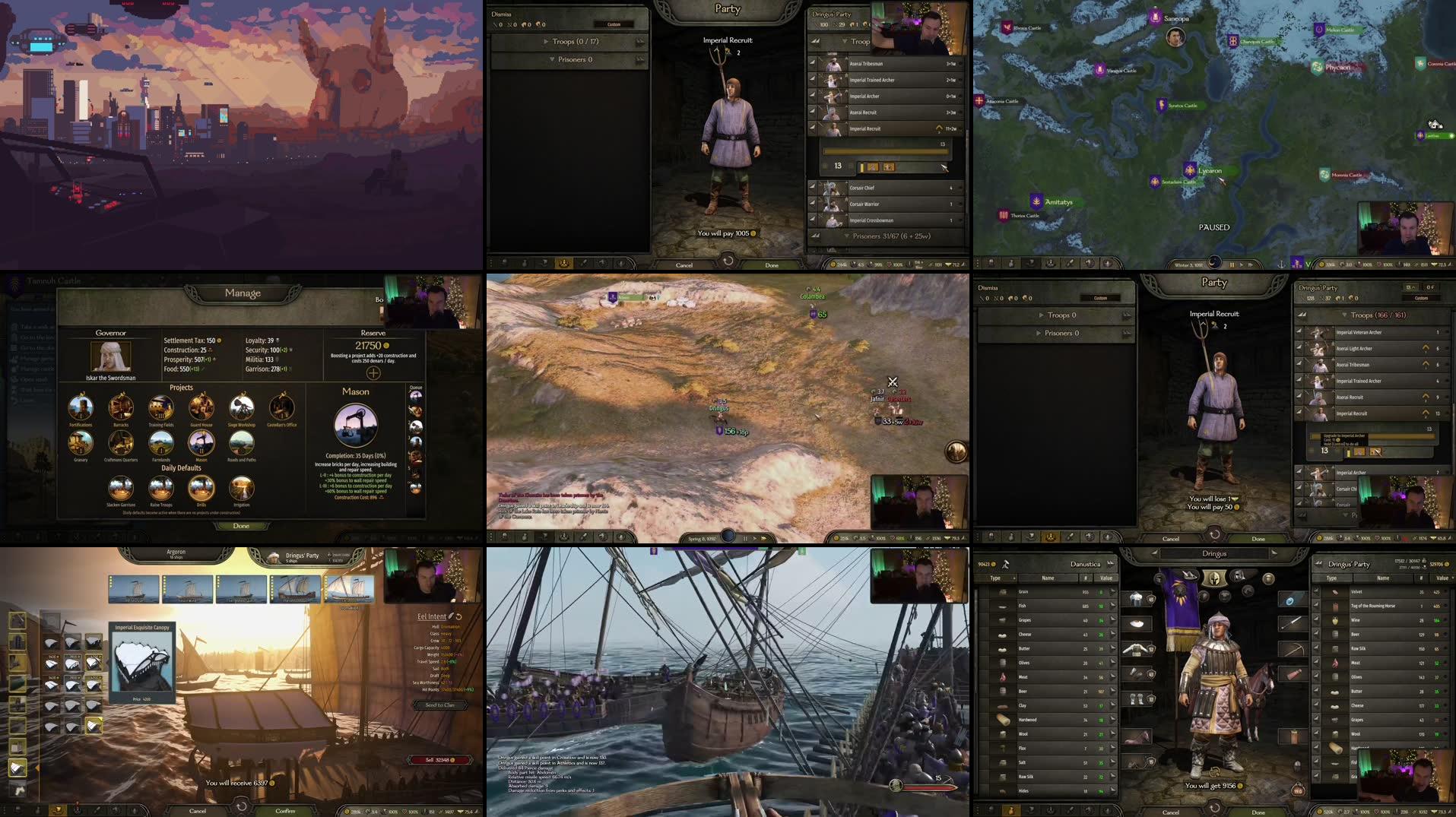Queue the Siege Workshop project

[x=241, y=407]
